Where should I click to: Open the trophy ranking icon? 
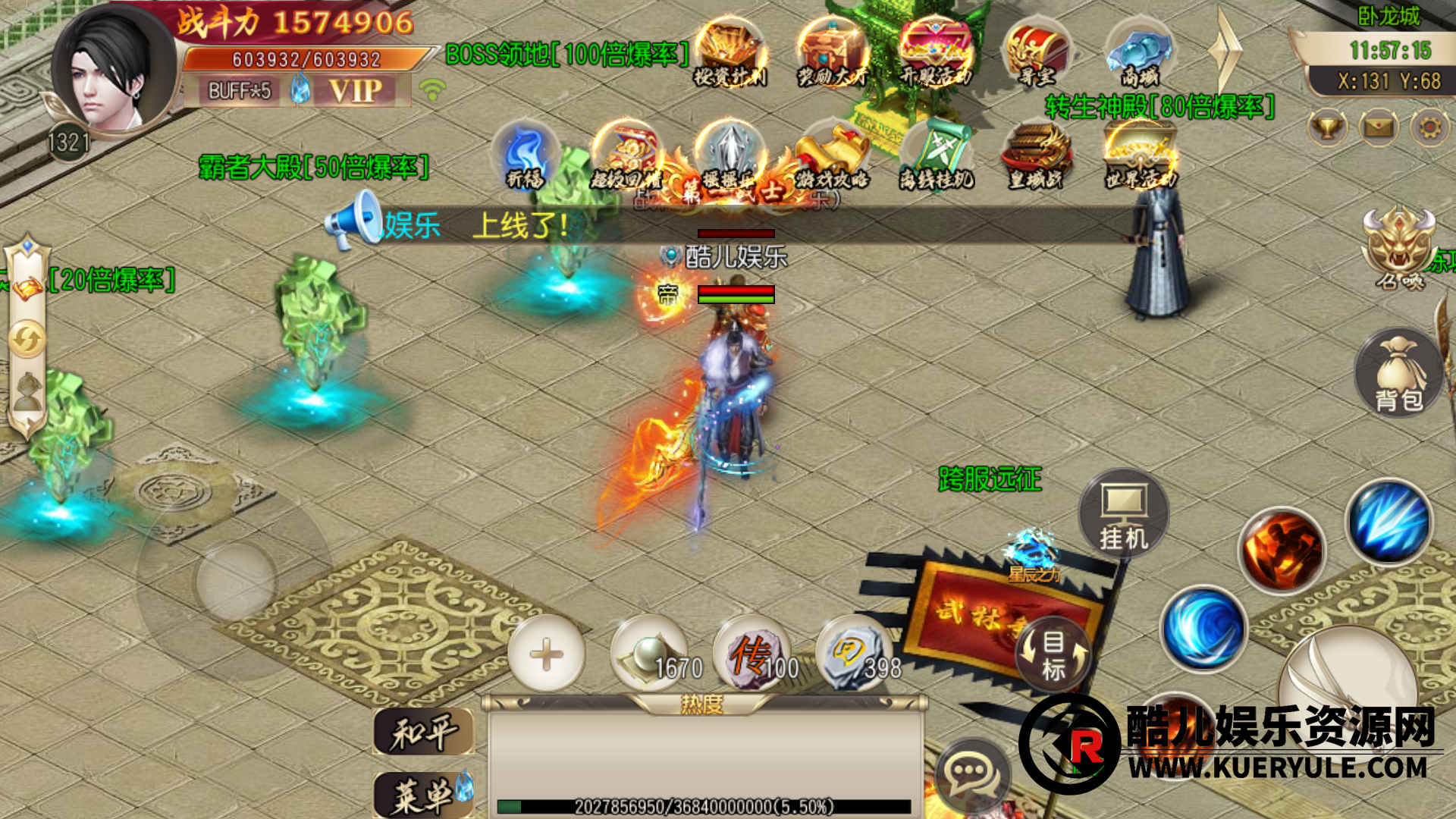[x=1327, y=127]
